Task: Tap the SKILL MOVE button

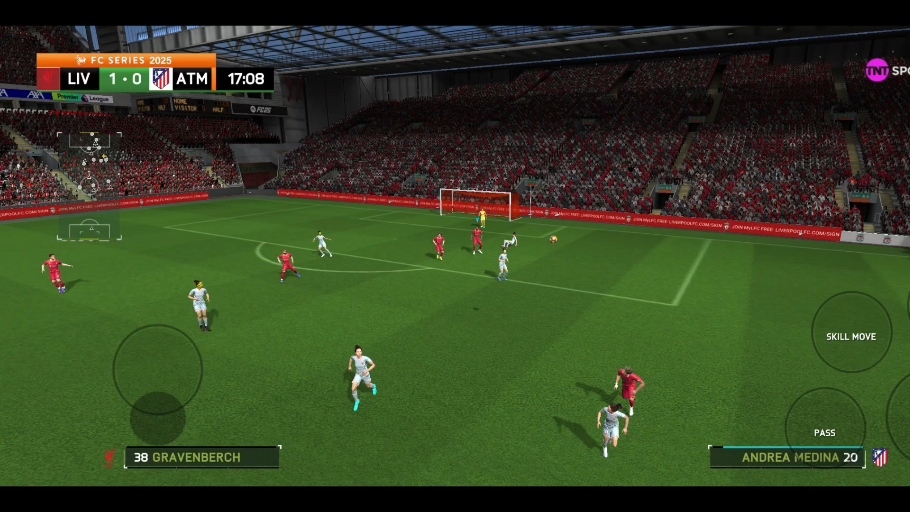Action: coord(851,333)
